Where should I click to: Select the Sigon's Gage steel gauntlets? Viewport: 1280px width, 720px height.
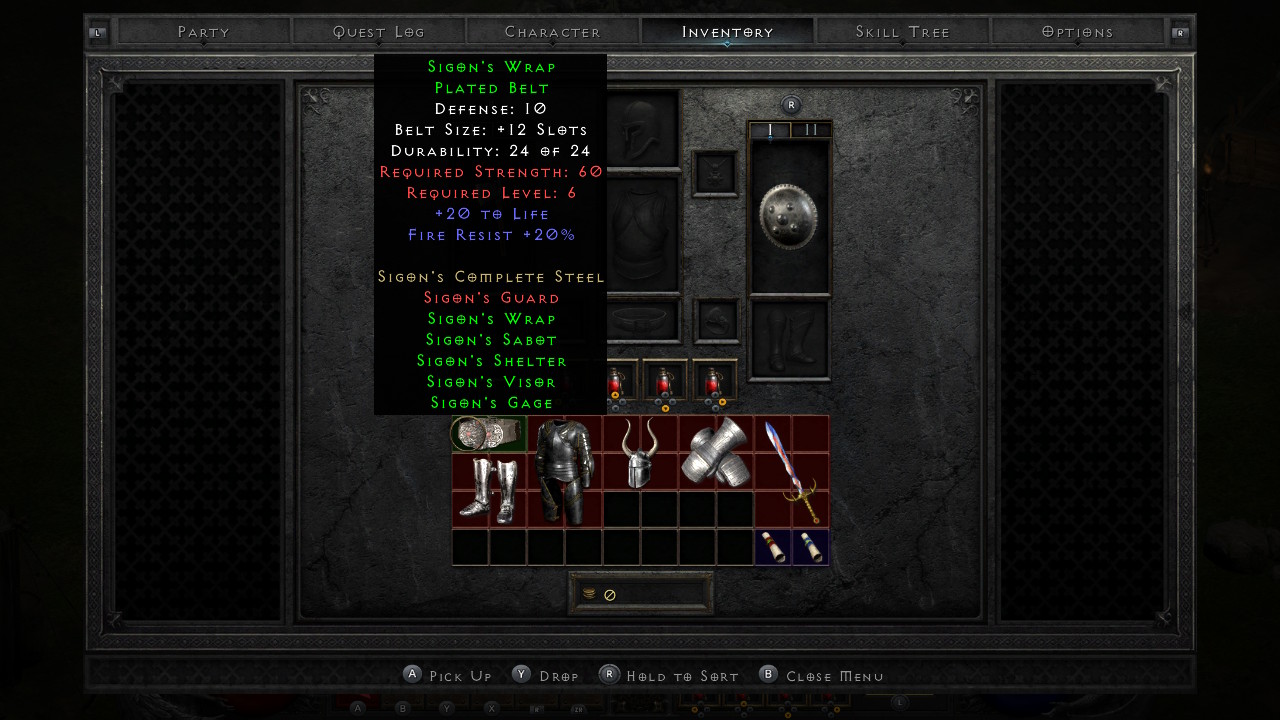[716, 452]
